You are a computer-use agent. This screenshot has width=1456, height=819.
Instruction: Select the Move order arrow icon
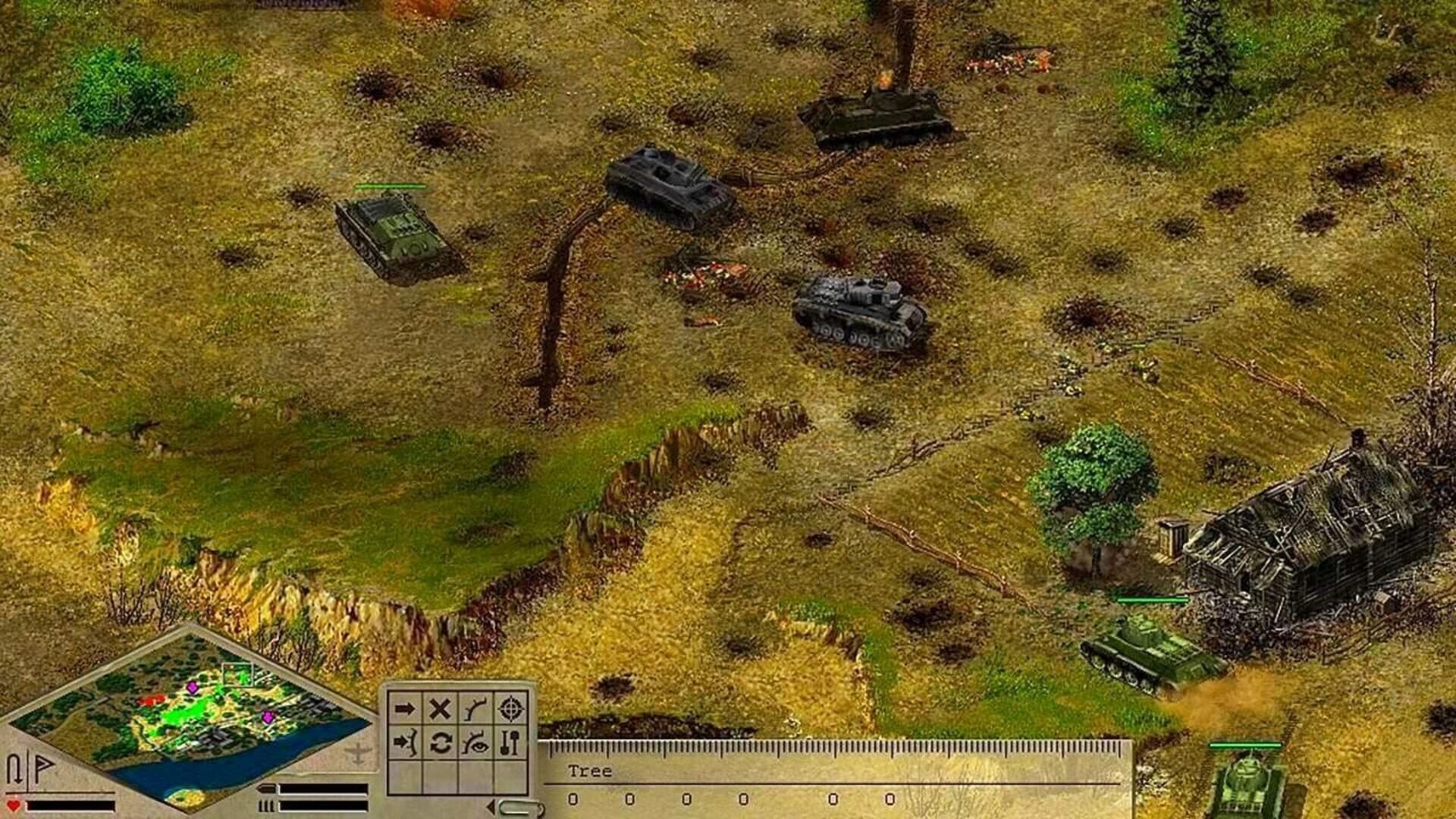(x=404, y=708)
